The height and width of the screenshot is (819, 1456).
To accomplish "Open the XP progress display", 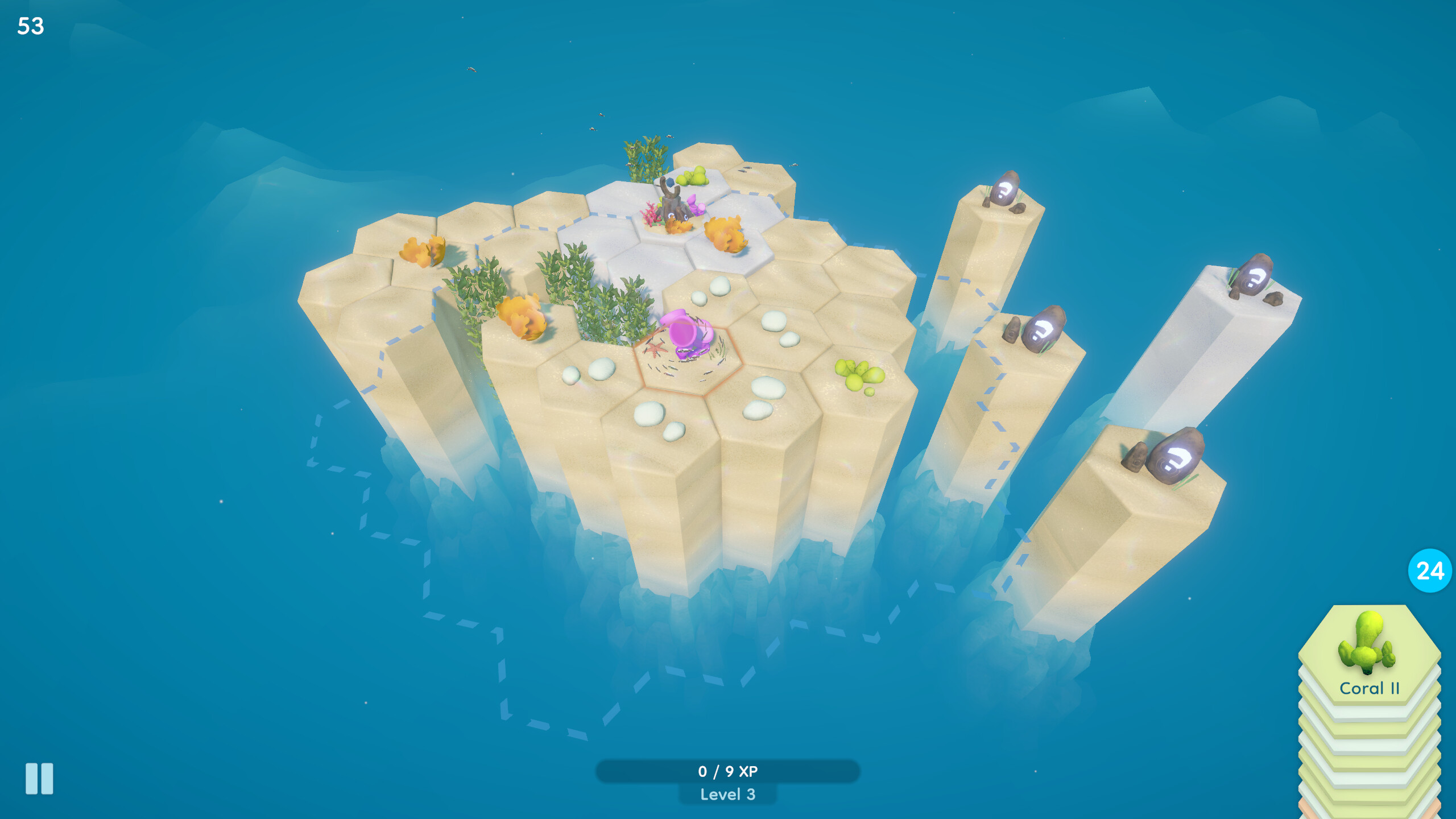I will (x=728, y=772).
